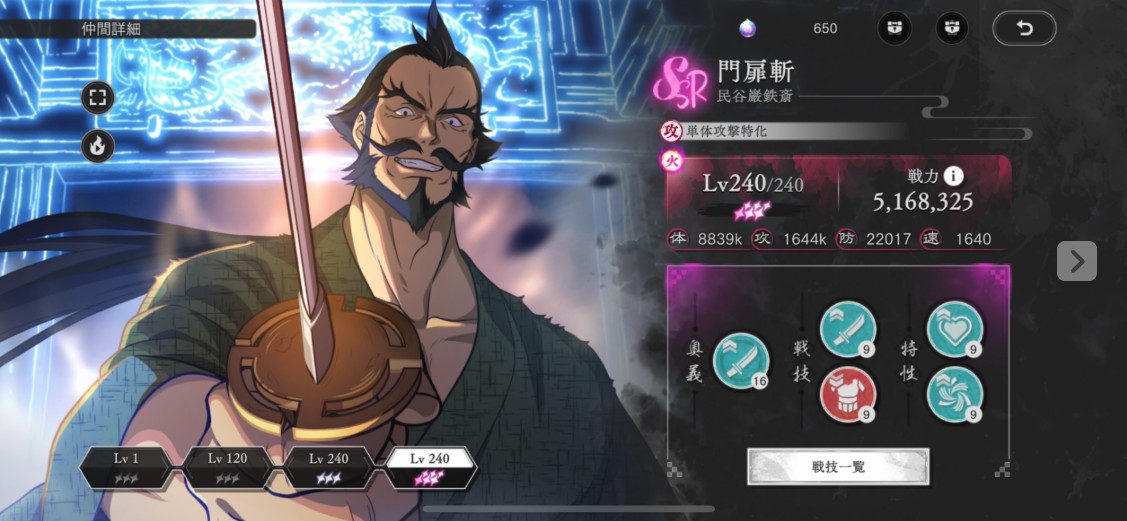
Task: Inspect the teal sword 戦技 skill
Action: click(848, 328)
